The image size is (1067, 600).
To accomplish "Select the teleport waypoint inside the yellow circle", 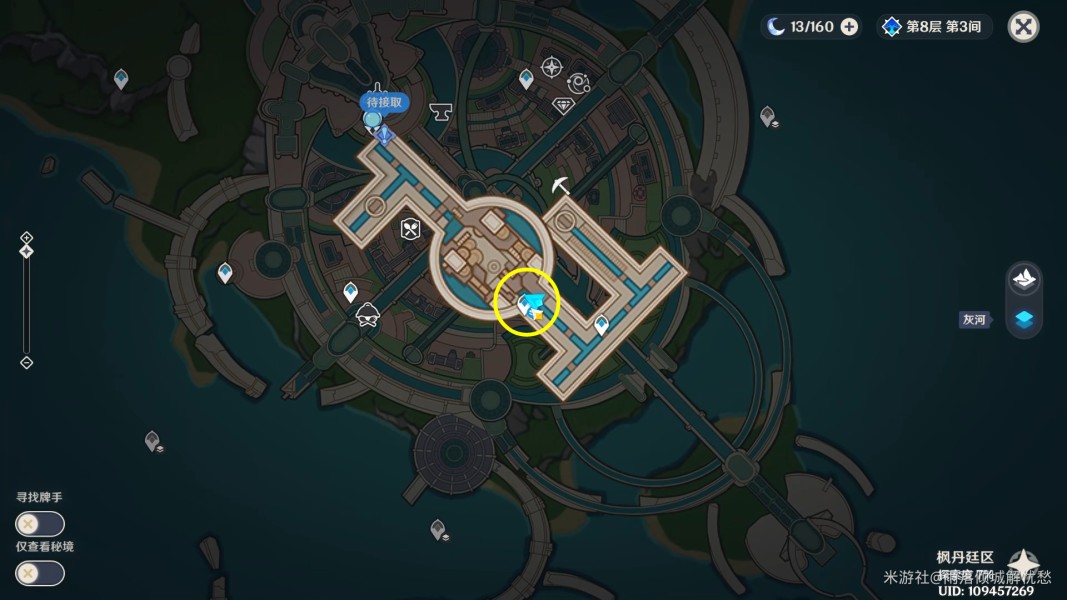I will click(527, 304).
